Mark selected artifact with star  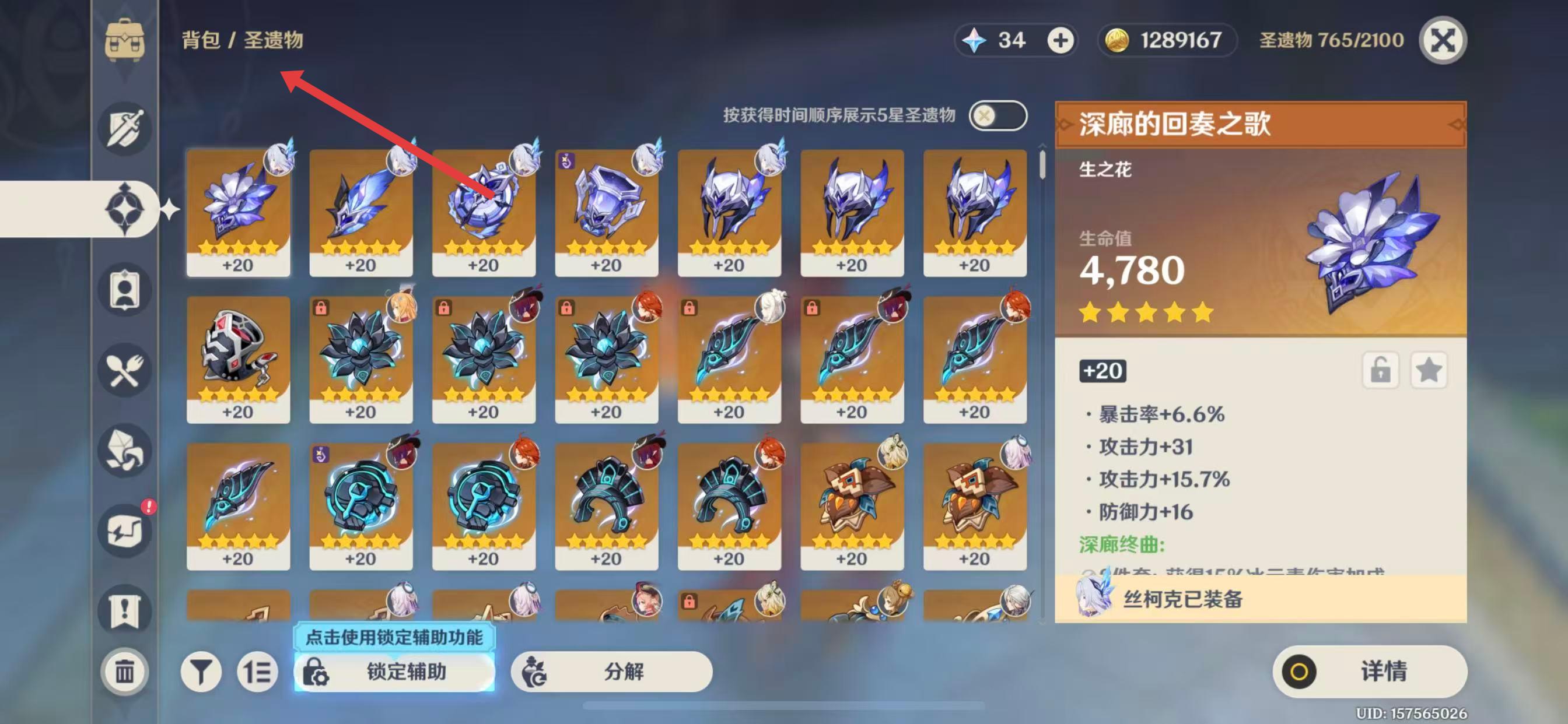point(1428,370)
